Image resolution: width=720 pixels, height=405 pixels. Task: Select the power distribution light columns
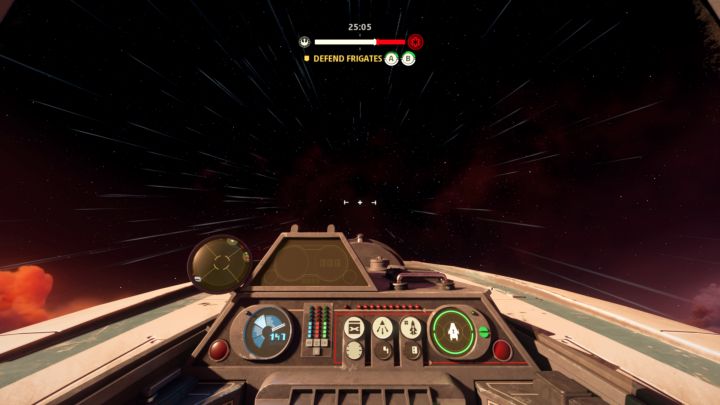pos(315,325)
